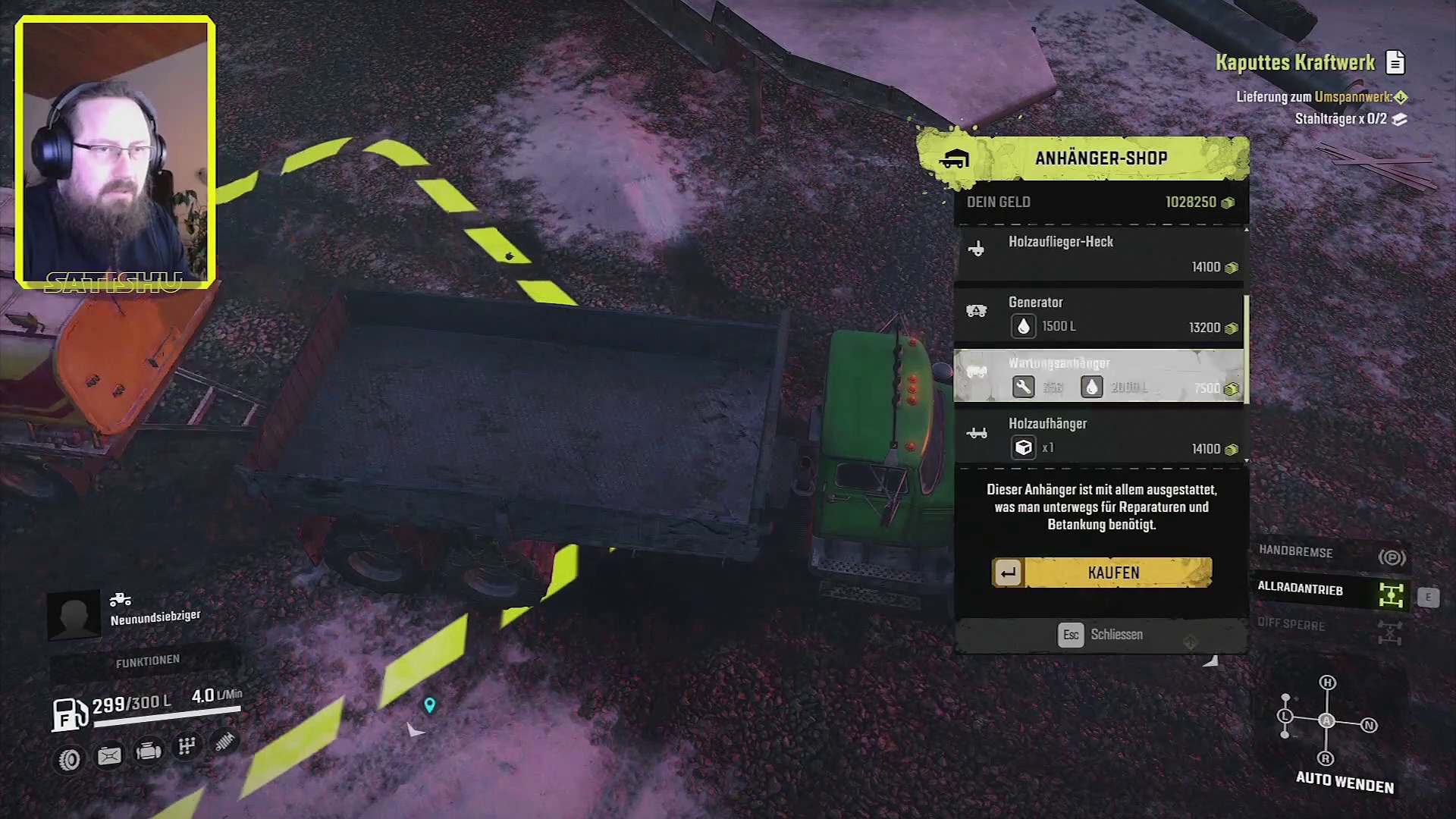1456x819 pixels.
Task: Open the Funktionen panel
Action: tap(148, 662)
